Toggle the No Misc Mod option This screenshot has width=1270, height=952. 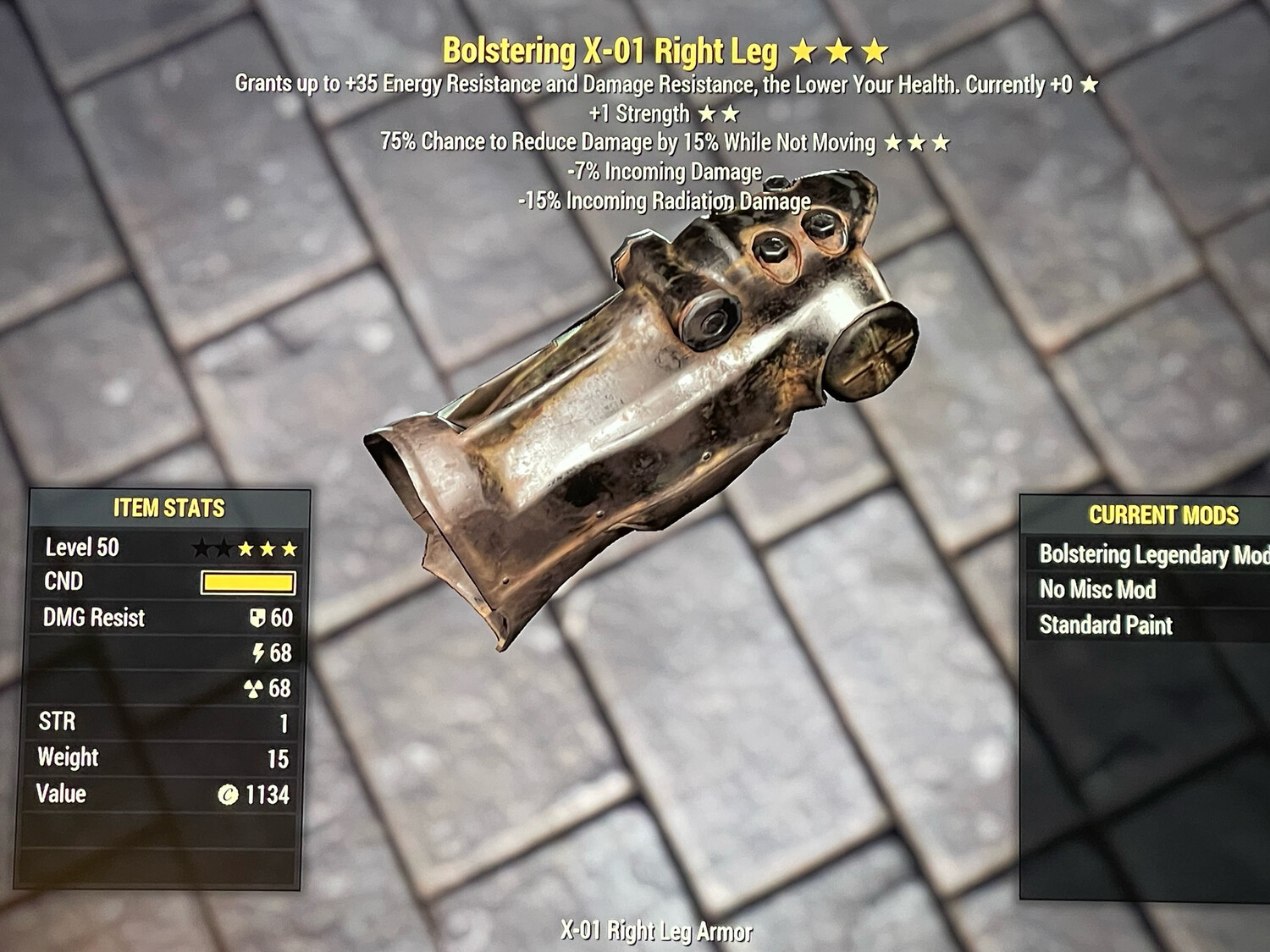pyautogui.click(x=1096, y=590)
